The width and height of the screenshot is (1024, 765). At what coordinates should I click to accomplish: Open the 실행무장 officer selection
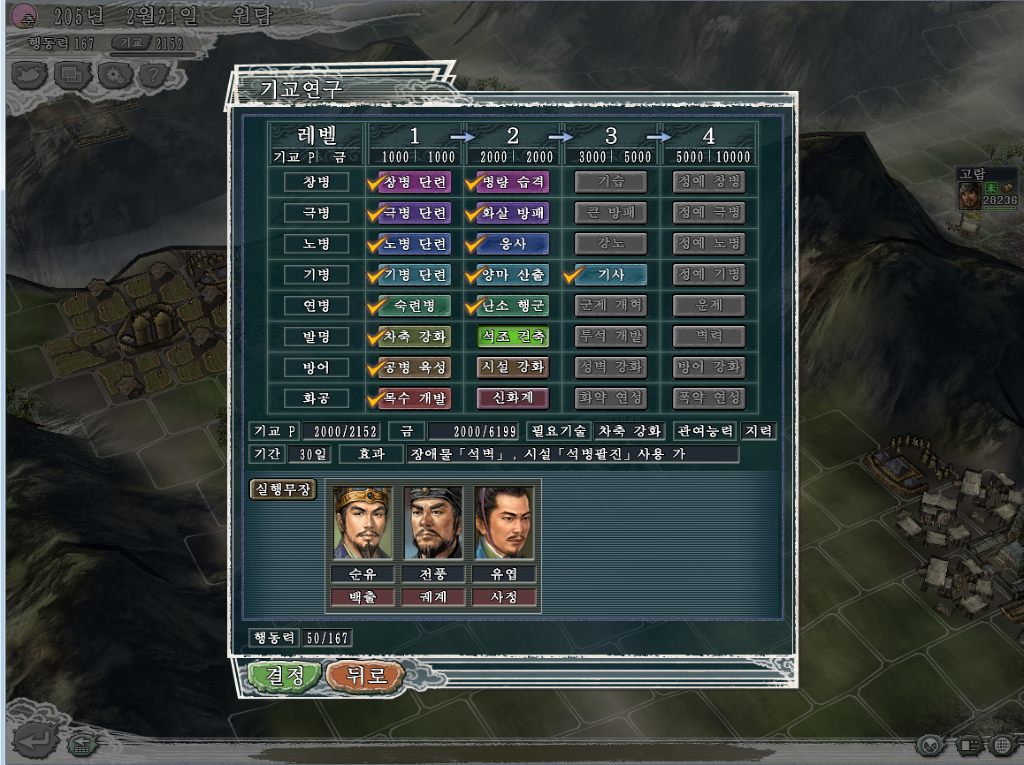pos(282,490)
